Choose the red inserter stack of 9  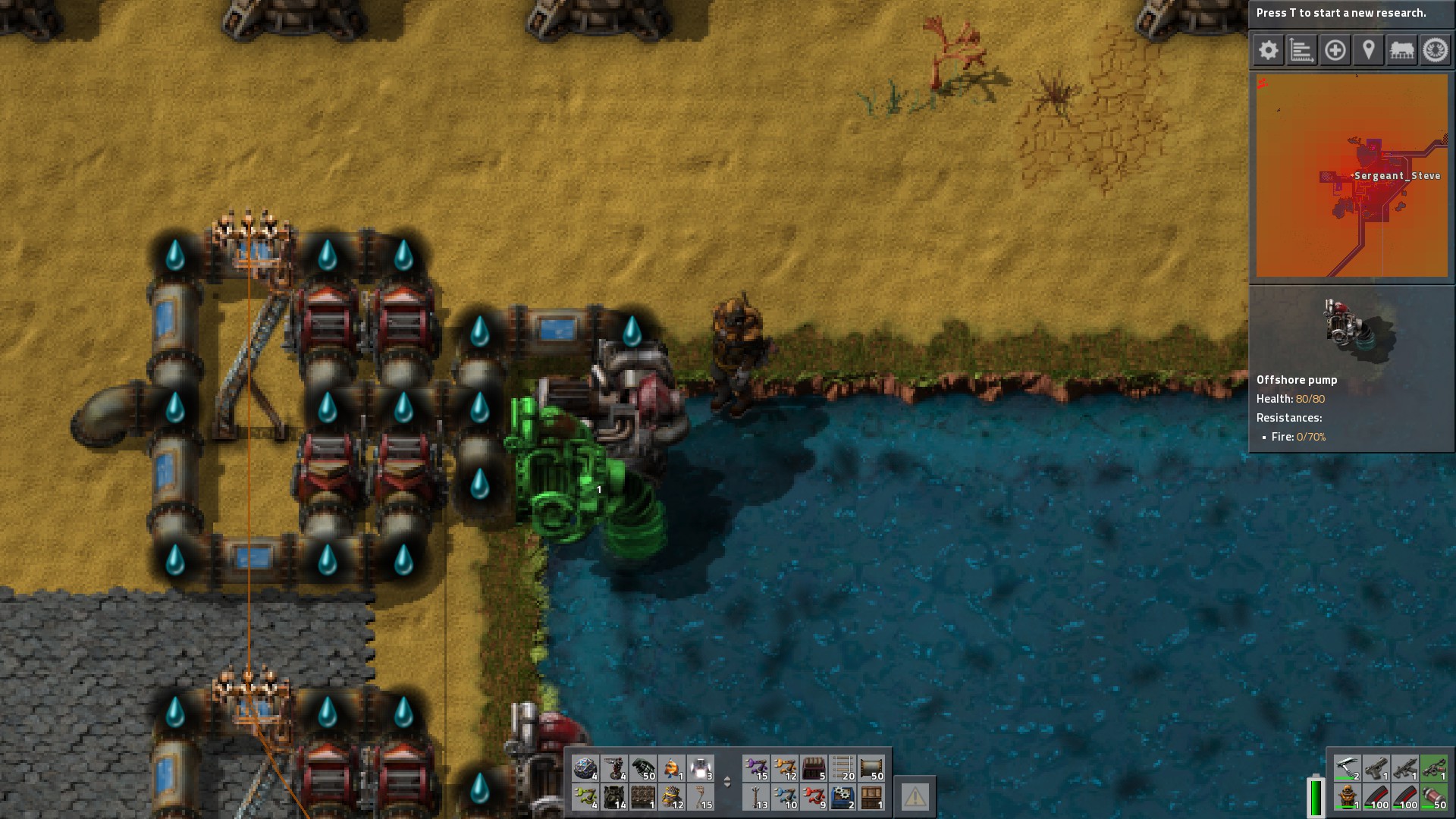point(814,797)
